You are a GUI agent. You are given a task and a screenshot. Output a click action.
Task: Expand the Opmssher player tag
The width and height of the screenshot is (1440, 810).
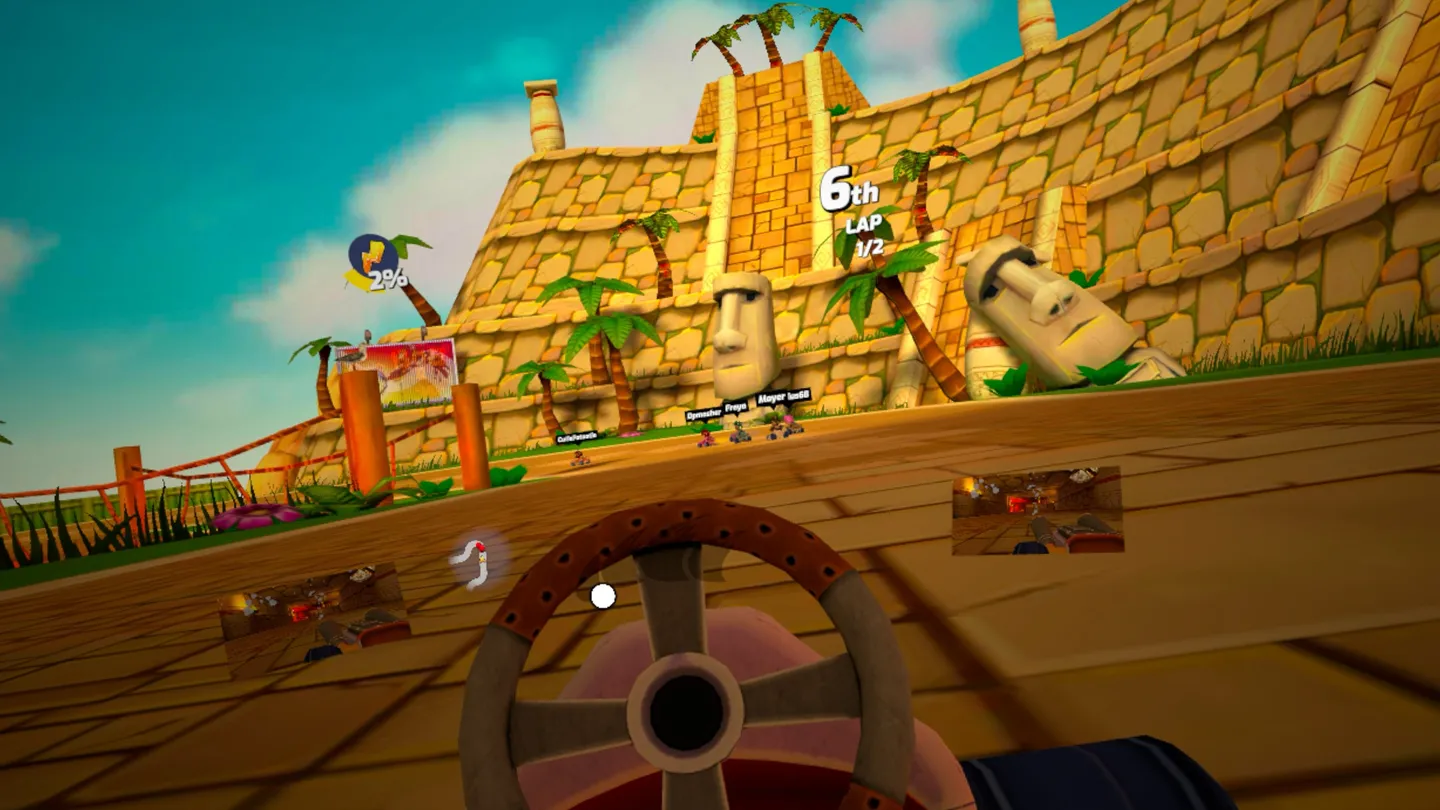[704, 412]
